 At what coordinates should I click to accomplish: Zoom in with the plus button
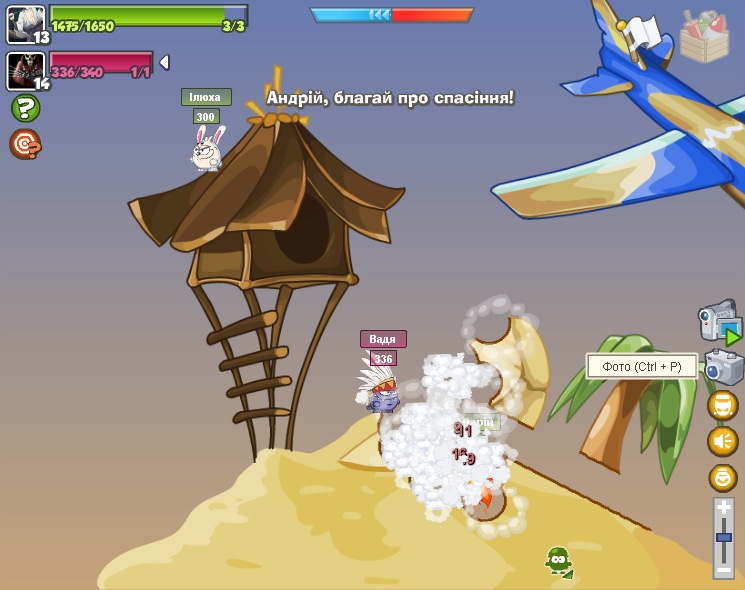tap(723, 508)
